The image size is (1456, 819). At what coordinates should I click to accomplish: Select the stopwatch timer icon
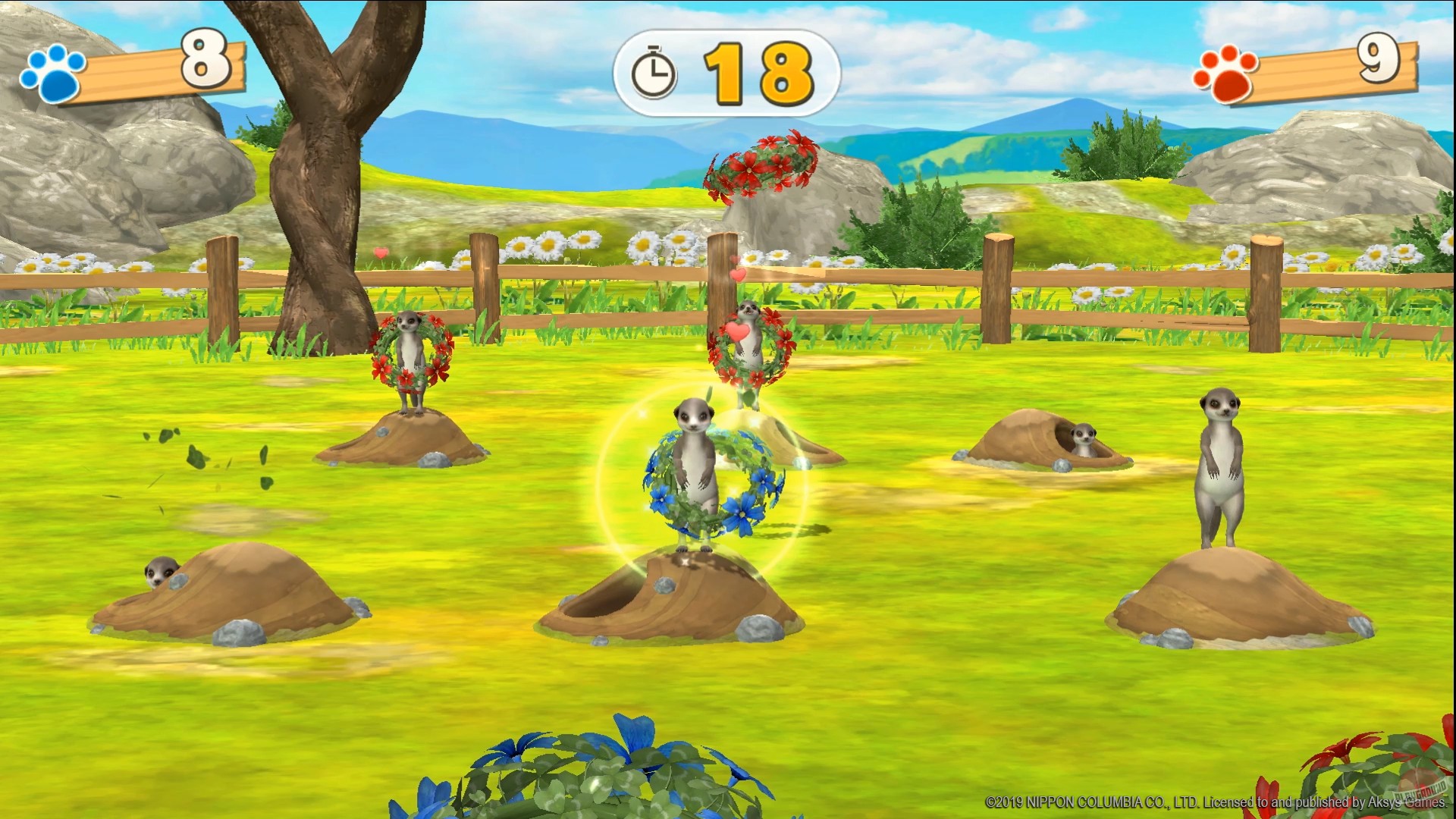coord(654,71)
